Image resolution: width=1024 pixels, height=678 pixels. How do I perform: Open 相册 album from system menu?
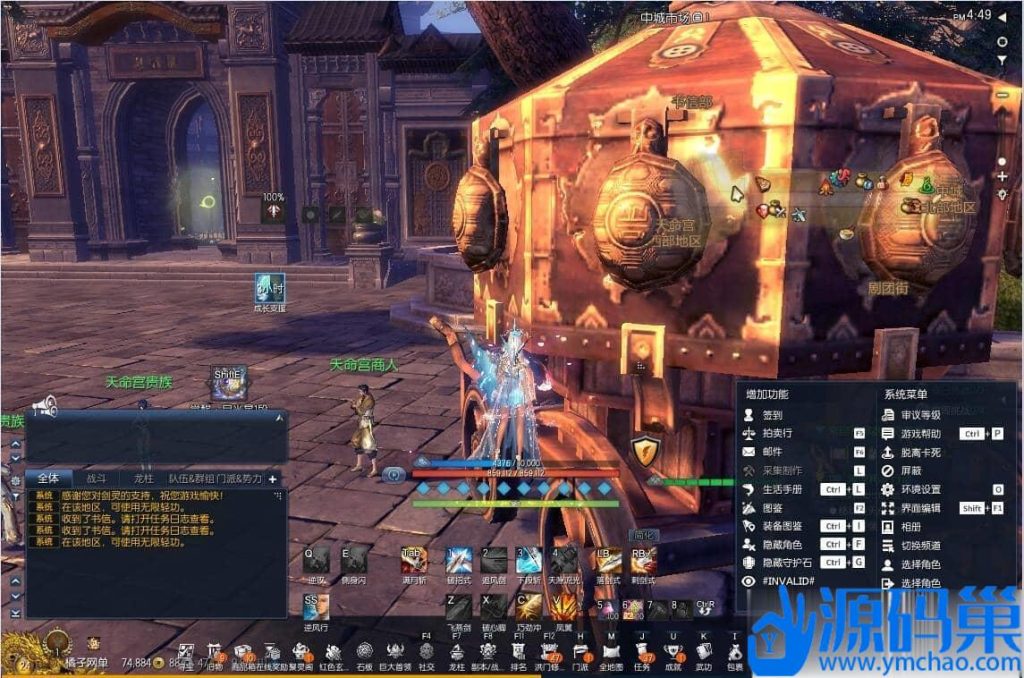pos(912,526)
